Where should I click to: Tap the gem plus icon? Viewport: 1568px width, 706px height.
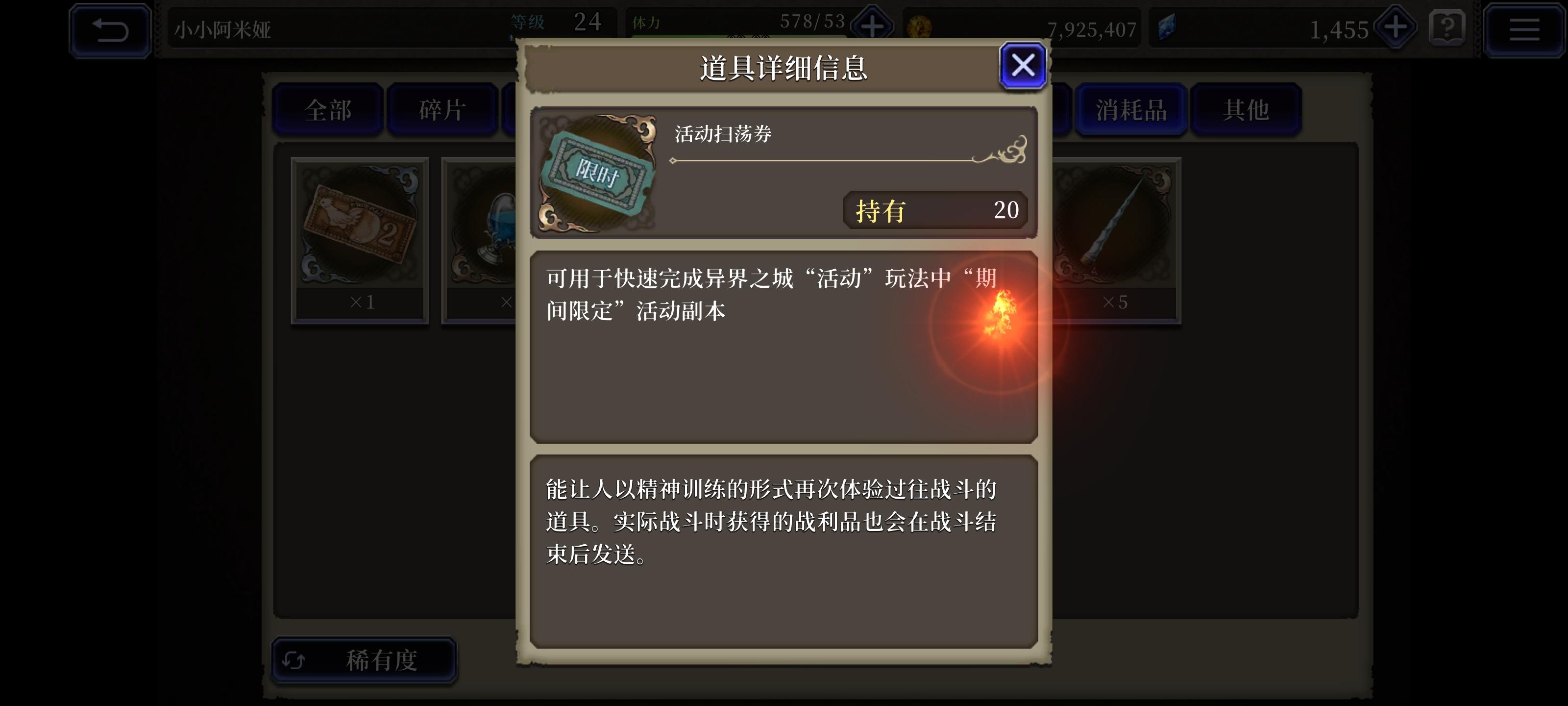[x=1395, y=28]
